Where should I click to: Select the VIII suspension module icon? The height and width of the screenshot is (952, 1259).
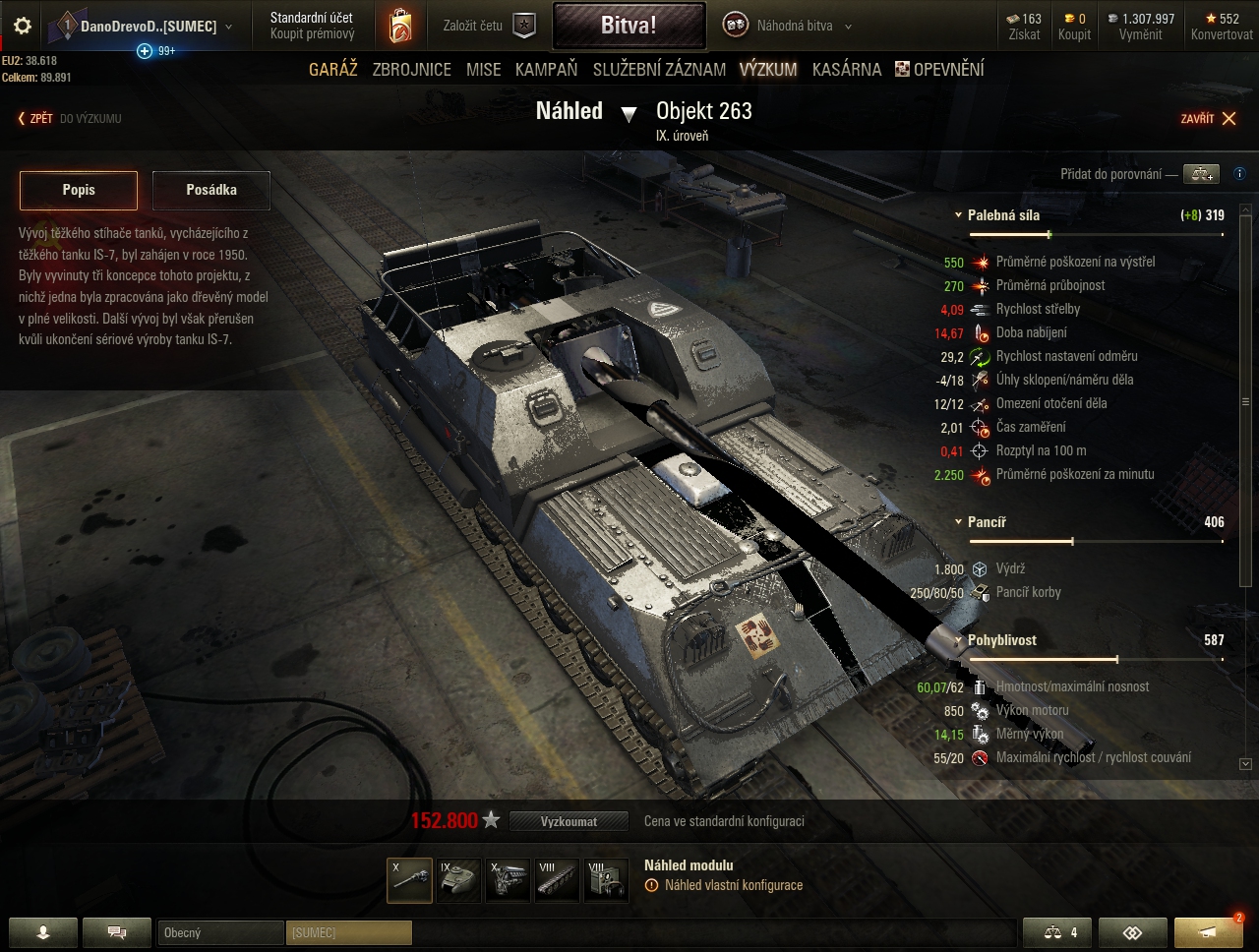tap(557, 878)
